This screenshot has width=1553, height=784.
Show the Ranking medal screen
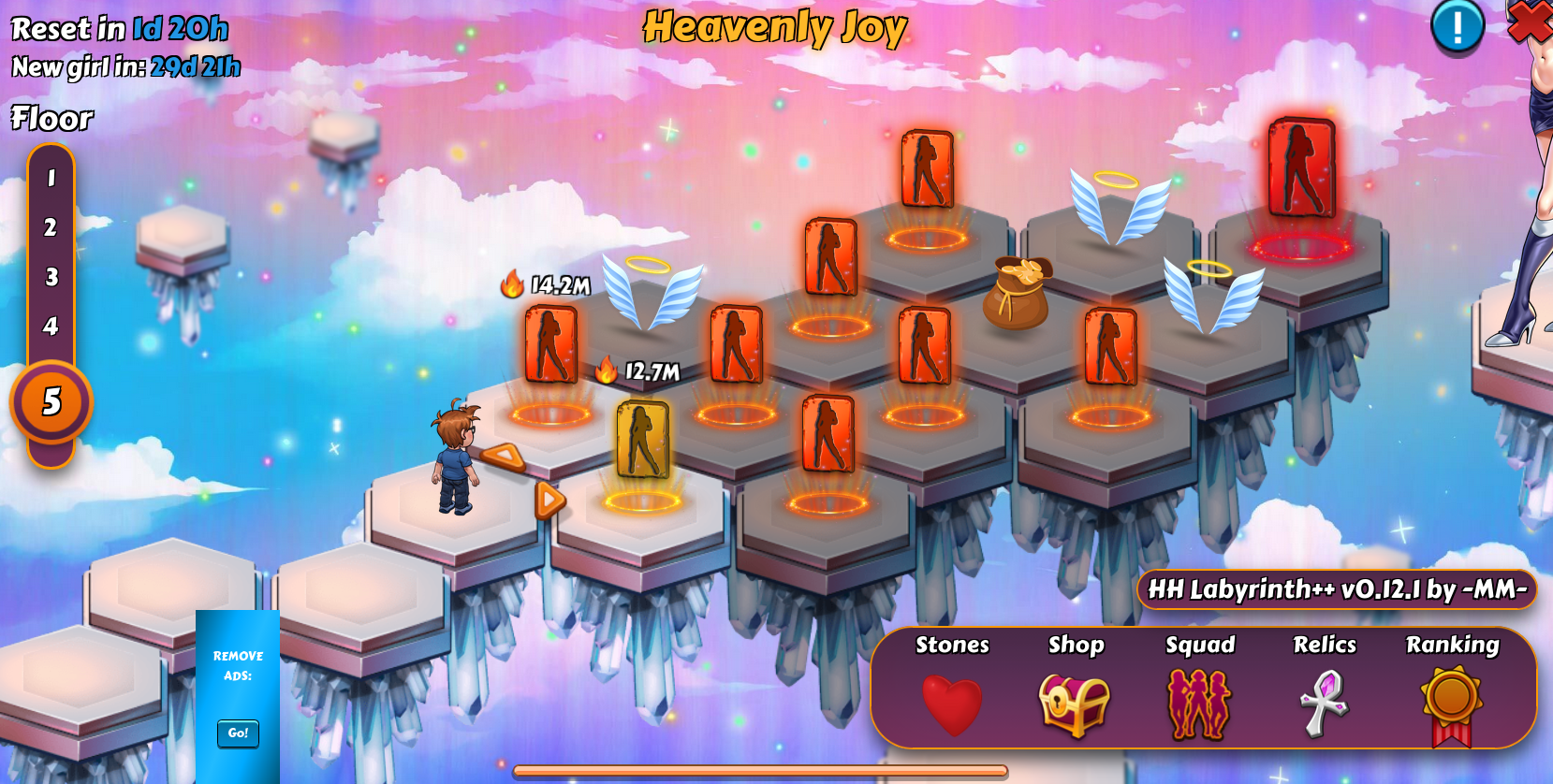click(x=1452, y=704)
